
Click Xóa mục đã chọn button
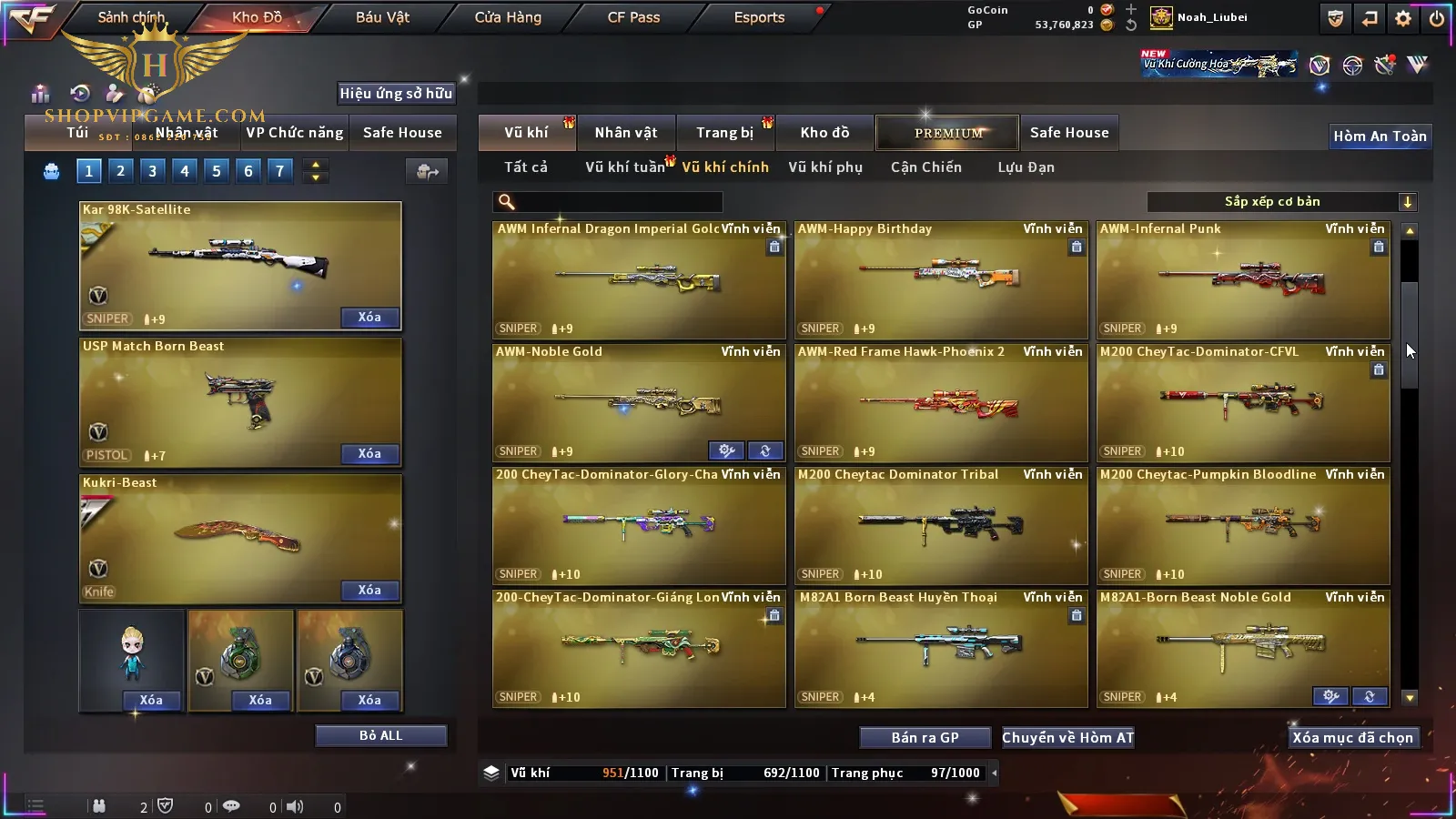point(1352,738)
